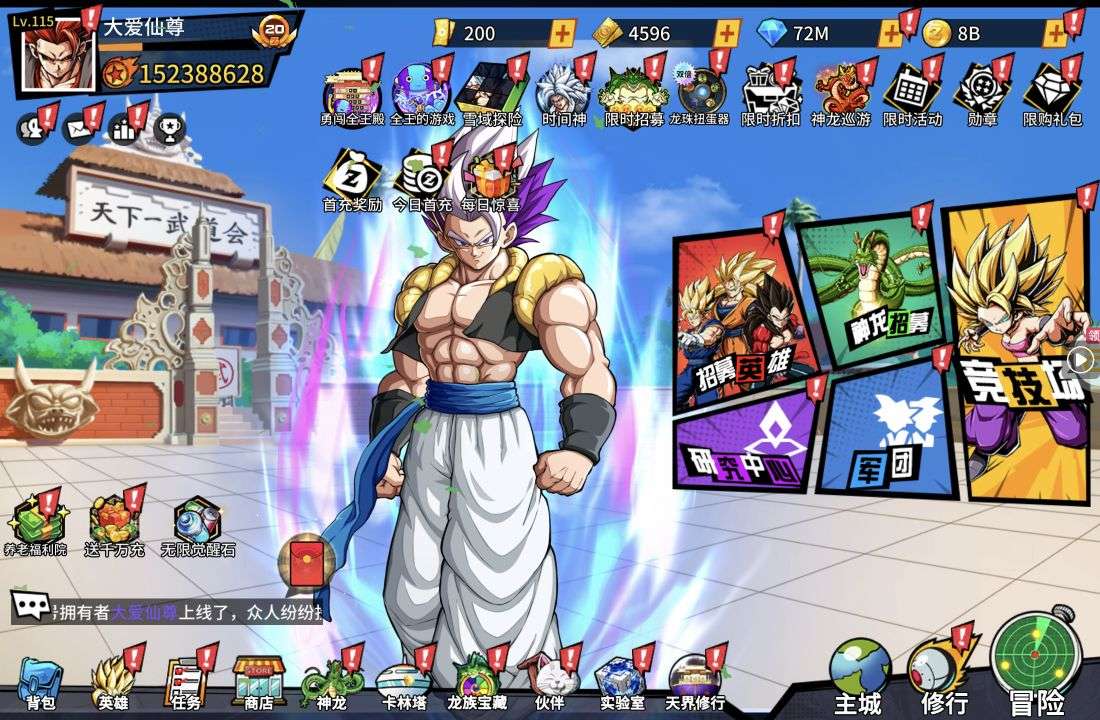
Task: Visit the 商店 shop
Action: [x=258, y=683]
